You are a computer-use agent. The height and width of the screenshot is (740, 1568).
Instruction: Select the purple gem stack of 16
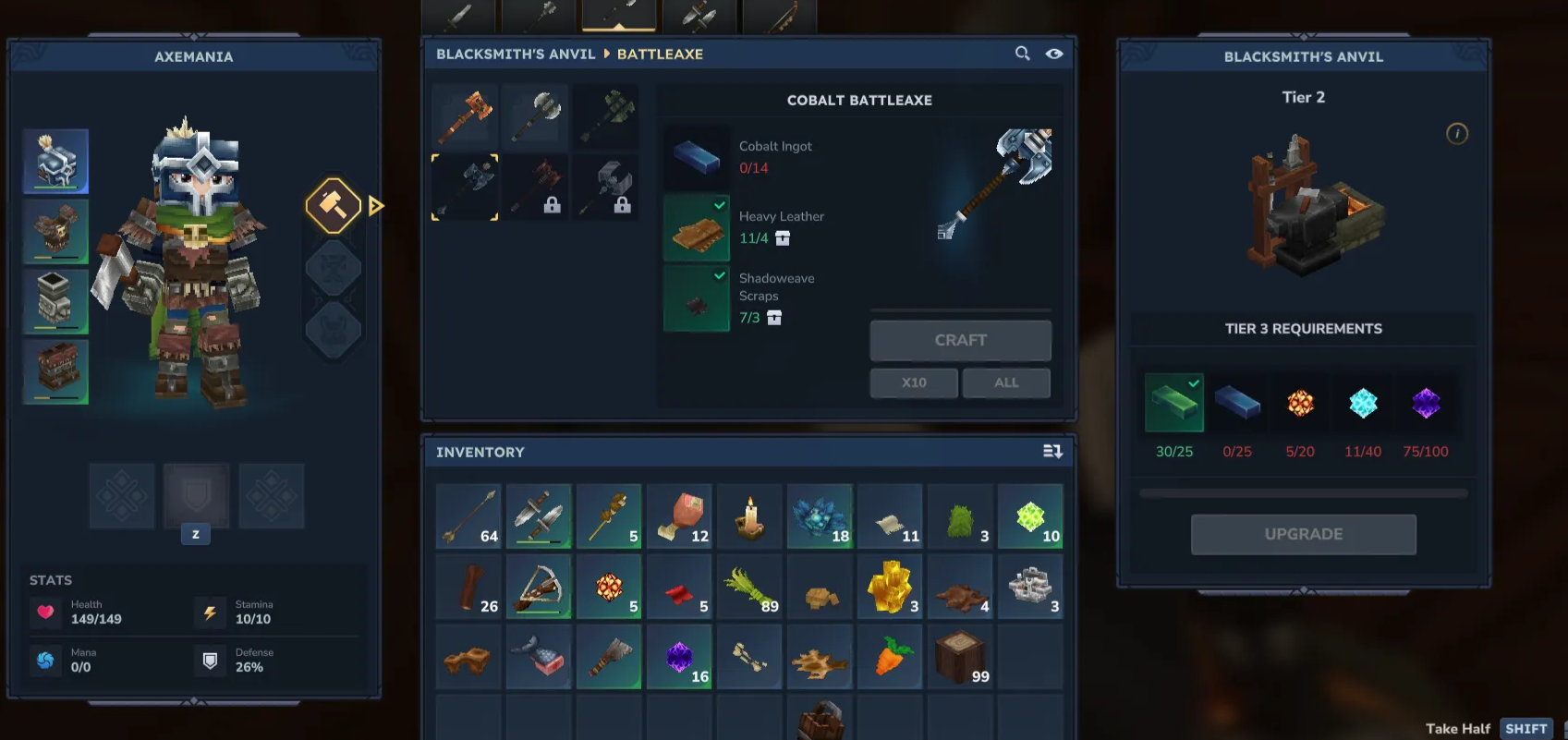tap(679, 656)
